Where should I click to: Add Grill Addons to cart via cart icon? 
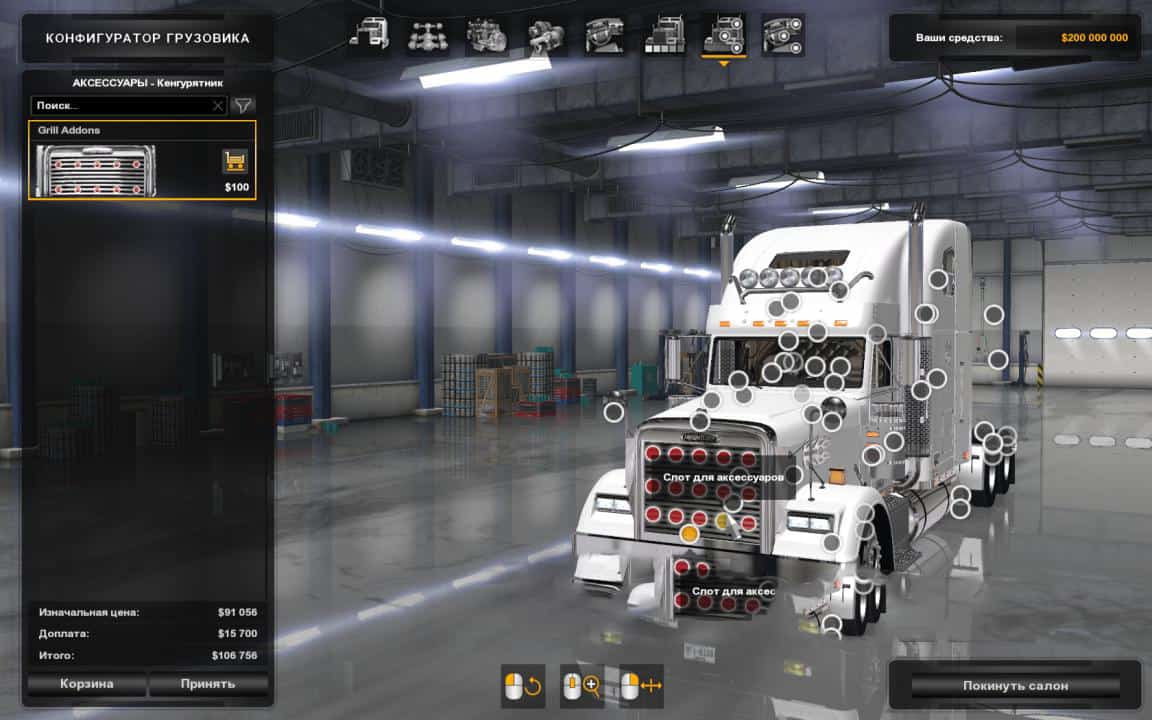click(235, 161)
